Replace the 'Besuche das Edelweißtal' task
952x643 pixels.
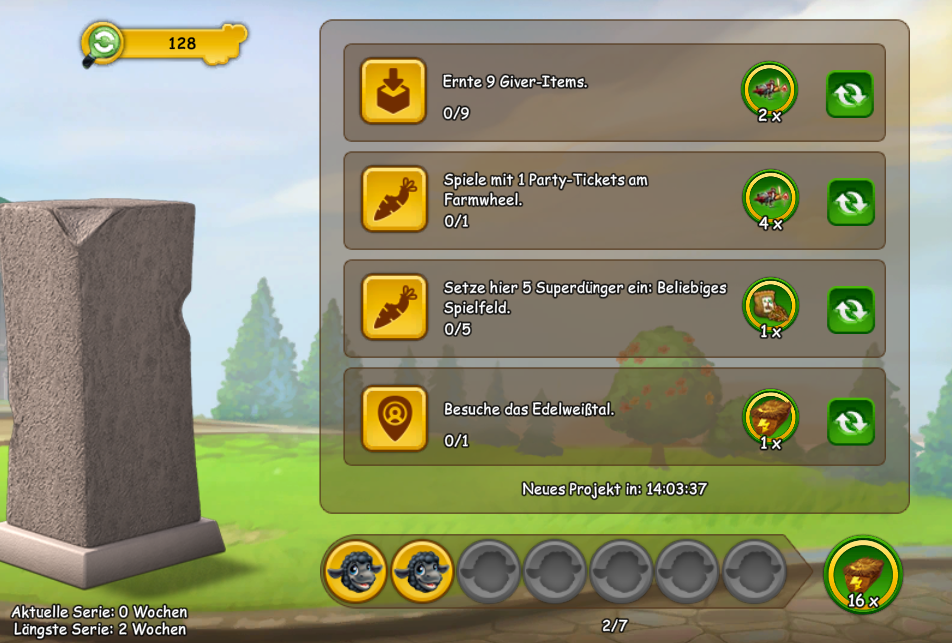(x=850, y=422)
